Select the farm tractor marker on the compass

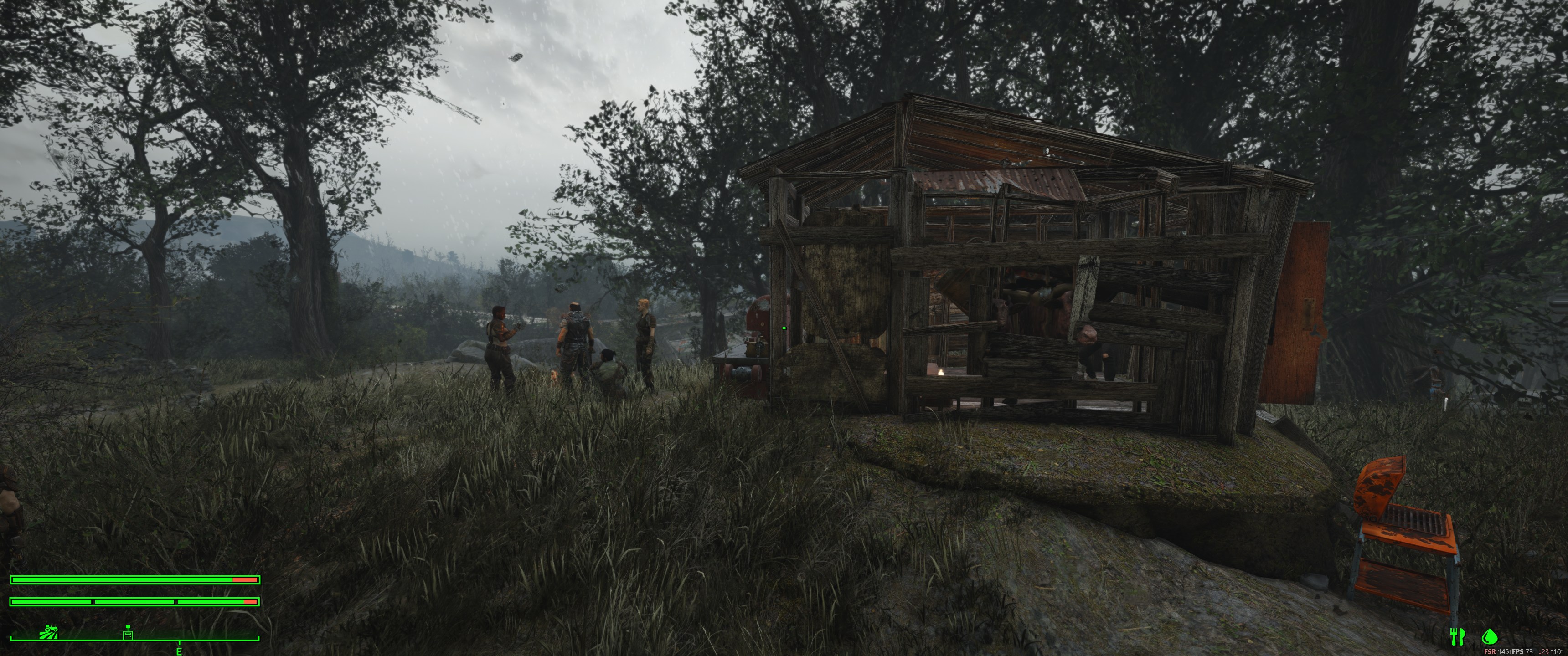point(49,632)
